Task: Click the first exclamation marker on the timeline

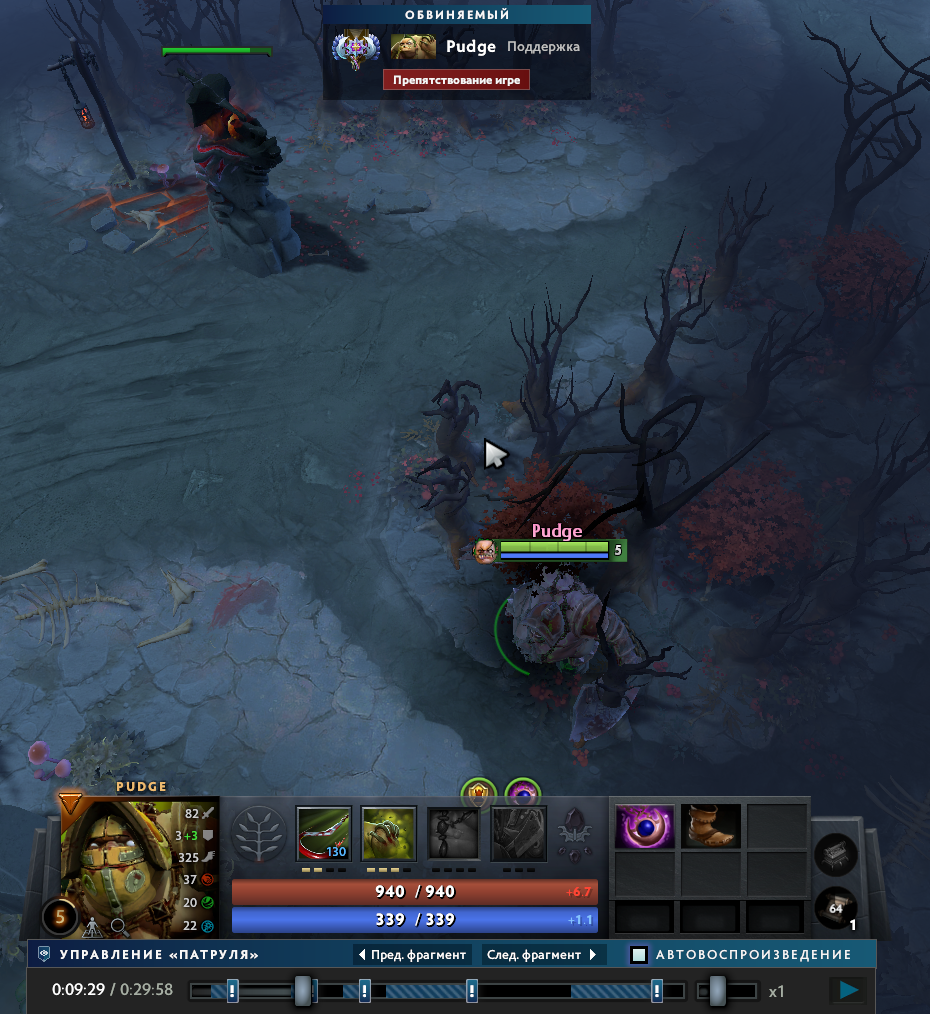Action: click(x=232, y=990)
